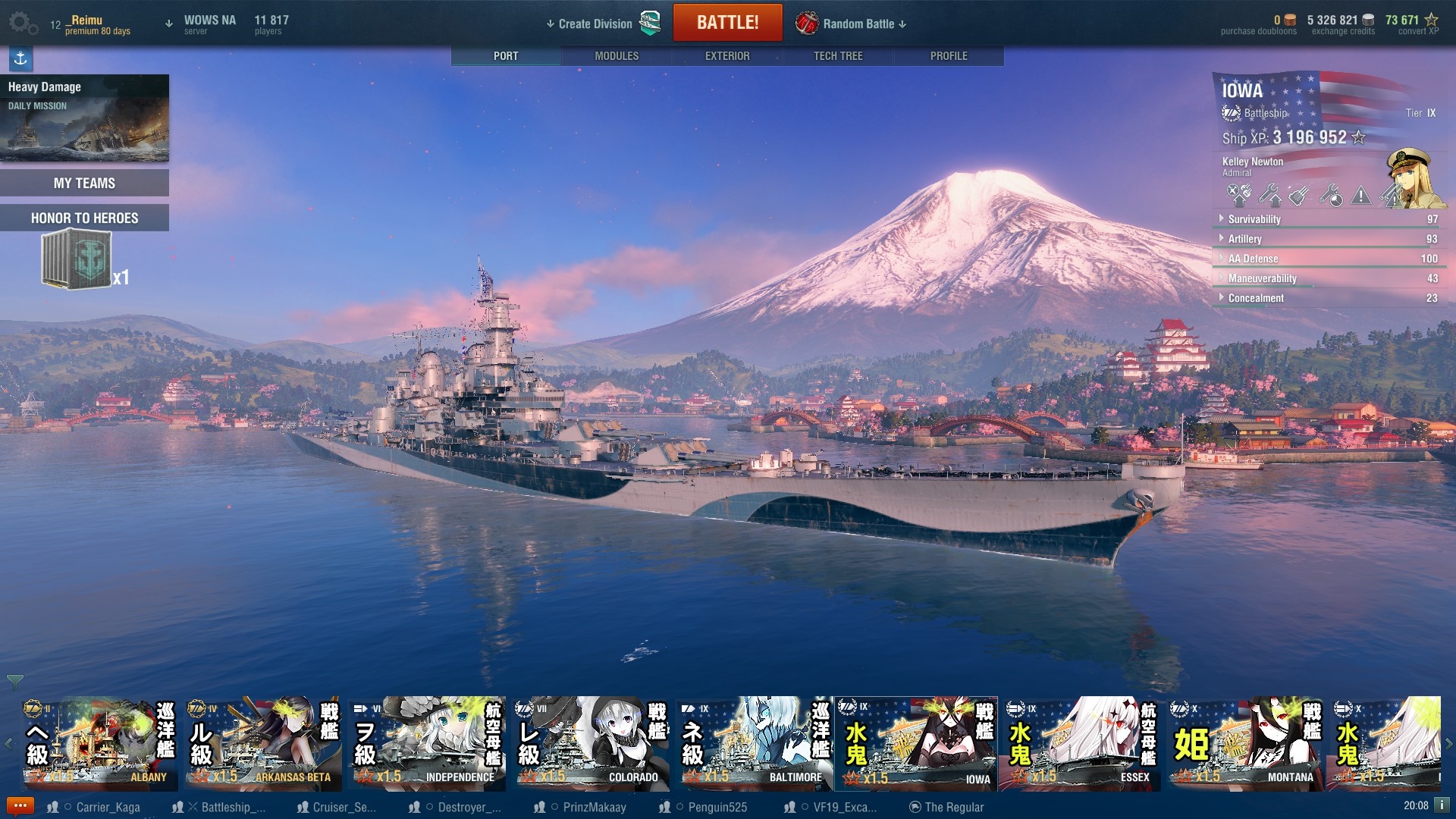
Task: Open the chat window button
Action: pyautogui.click(x=20, y=806)
